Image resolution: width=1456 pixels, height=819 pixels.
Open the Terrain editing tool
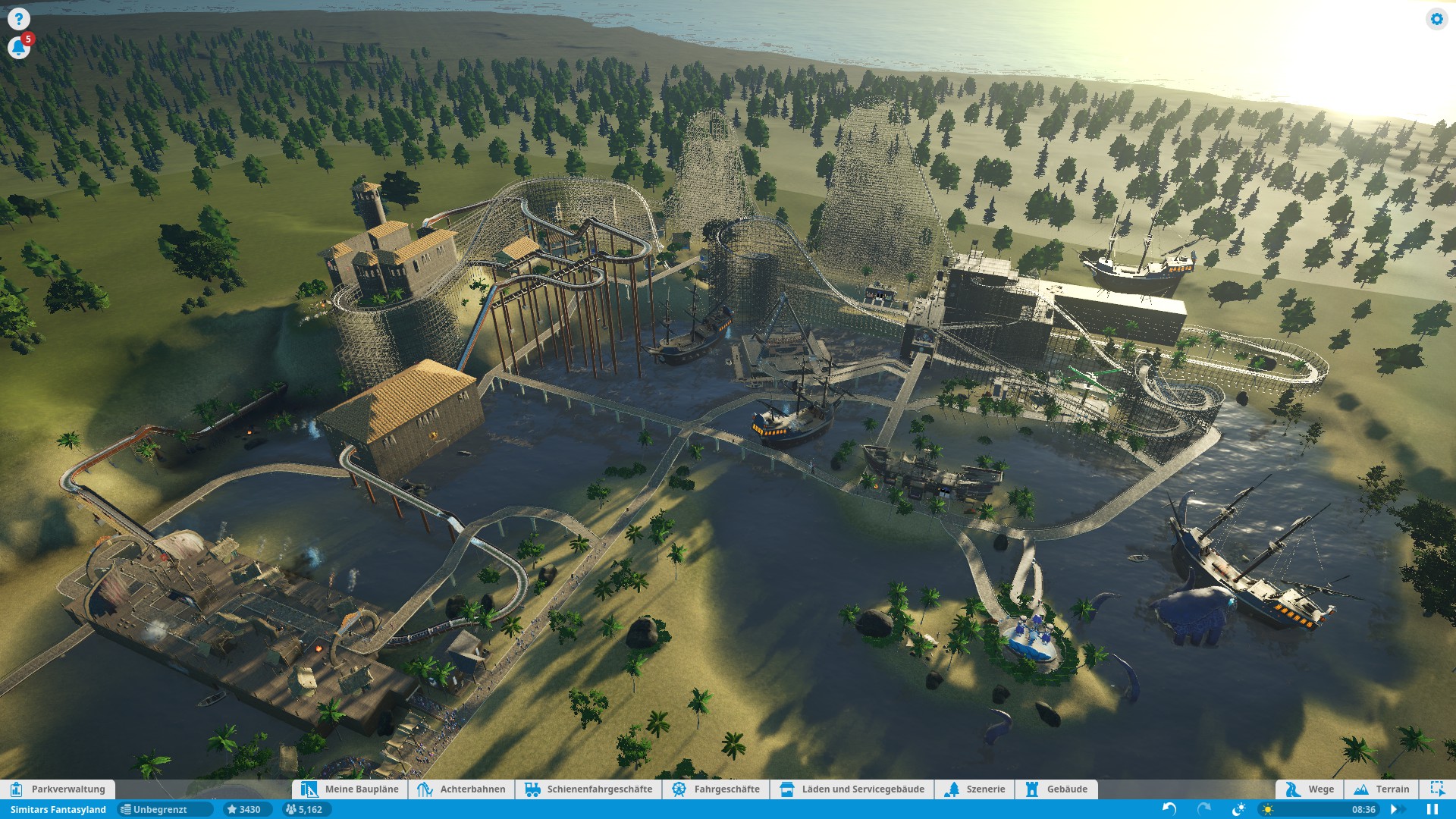point(1381,789)
